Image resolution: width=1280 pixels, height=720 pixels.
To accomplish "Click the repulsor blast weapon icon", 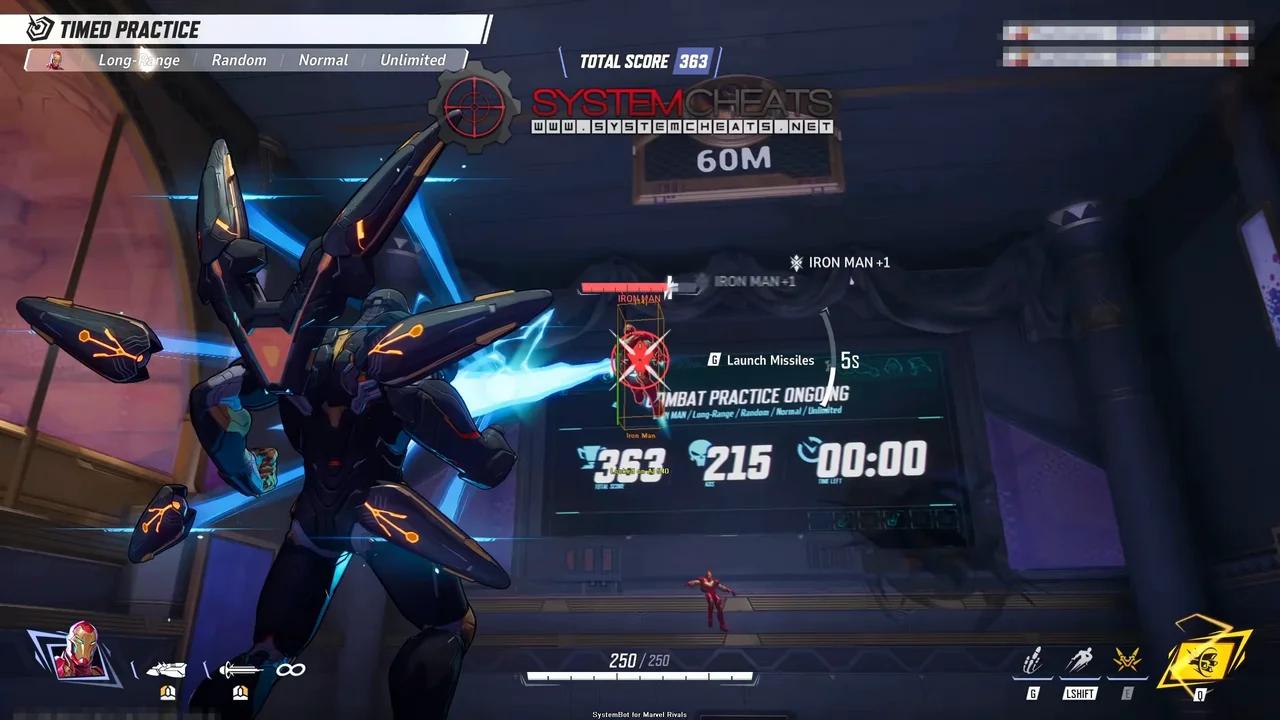I will (x=169, y=669).
